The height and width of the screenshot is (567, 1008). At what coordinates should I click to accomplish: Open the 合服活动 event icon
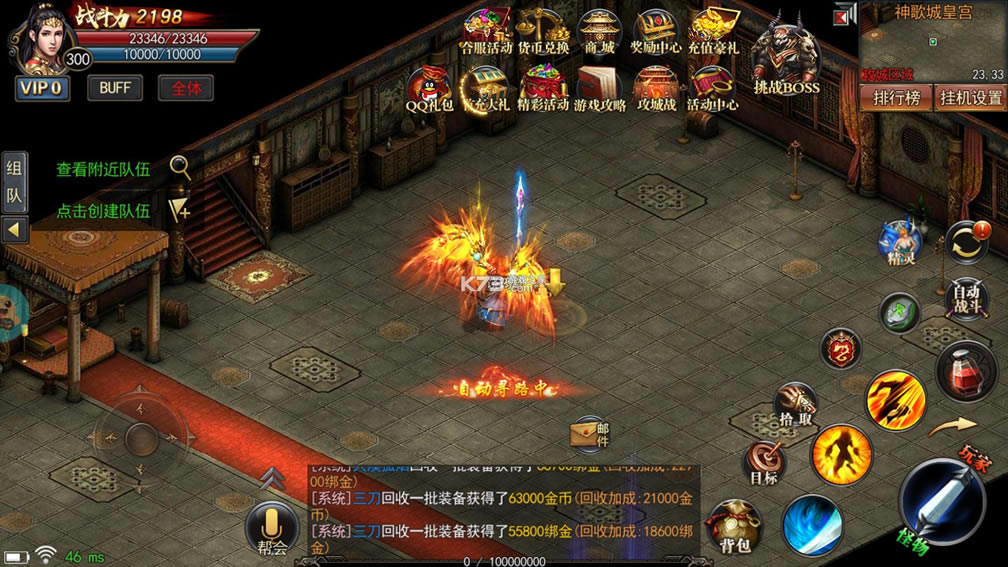tap(486, 31)
